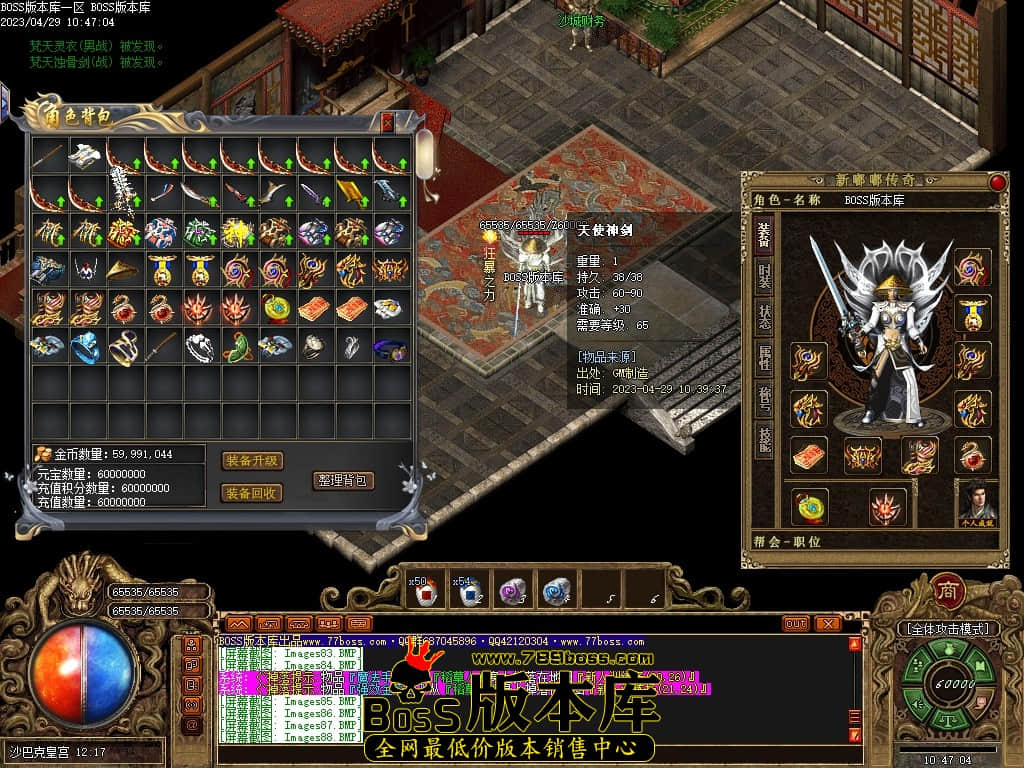Switch to the 时装 fashion tab

[764, 278]
